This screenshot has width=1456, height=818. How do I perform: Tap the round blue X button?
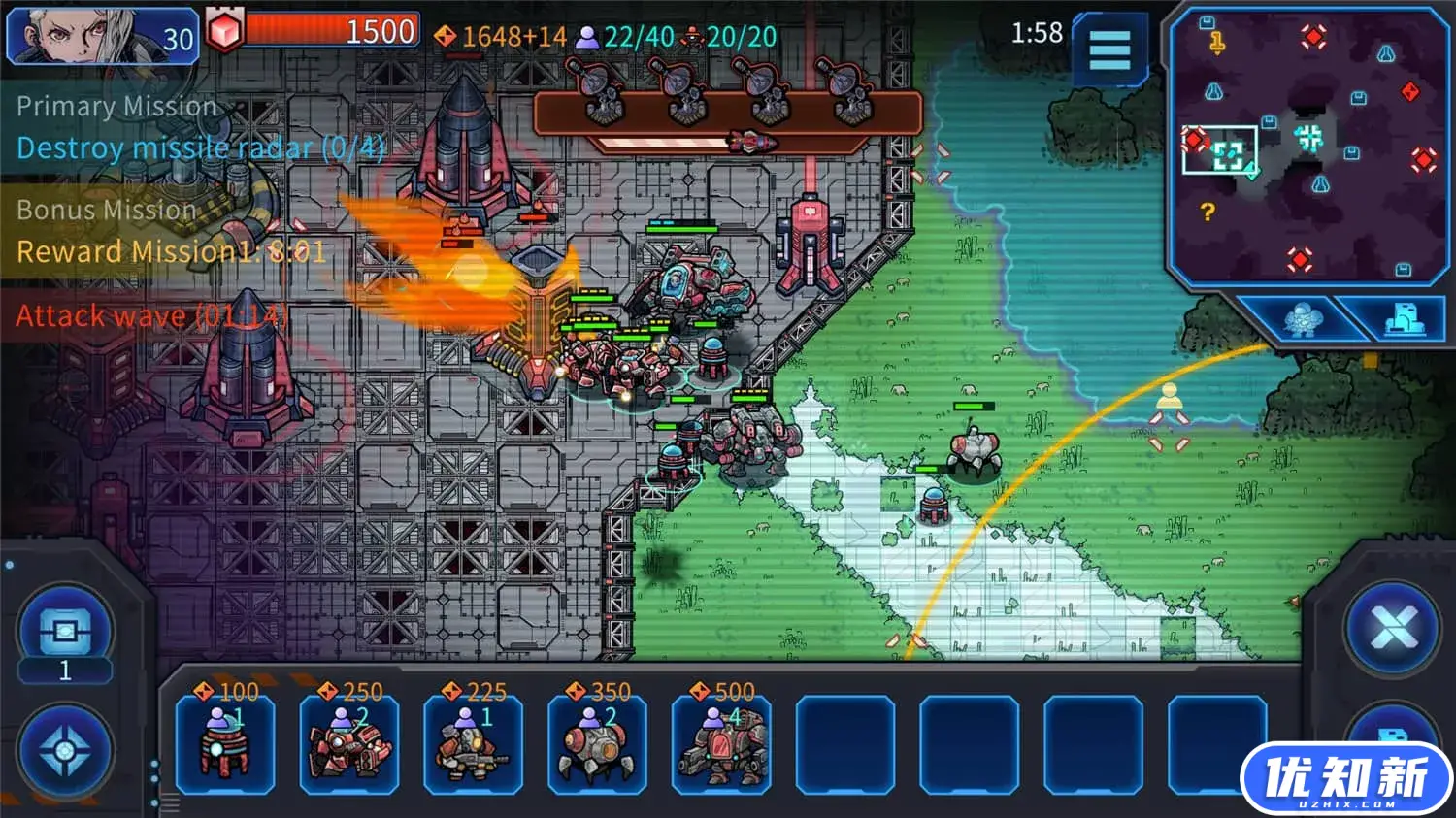[x=1394, y=630]
